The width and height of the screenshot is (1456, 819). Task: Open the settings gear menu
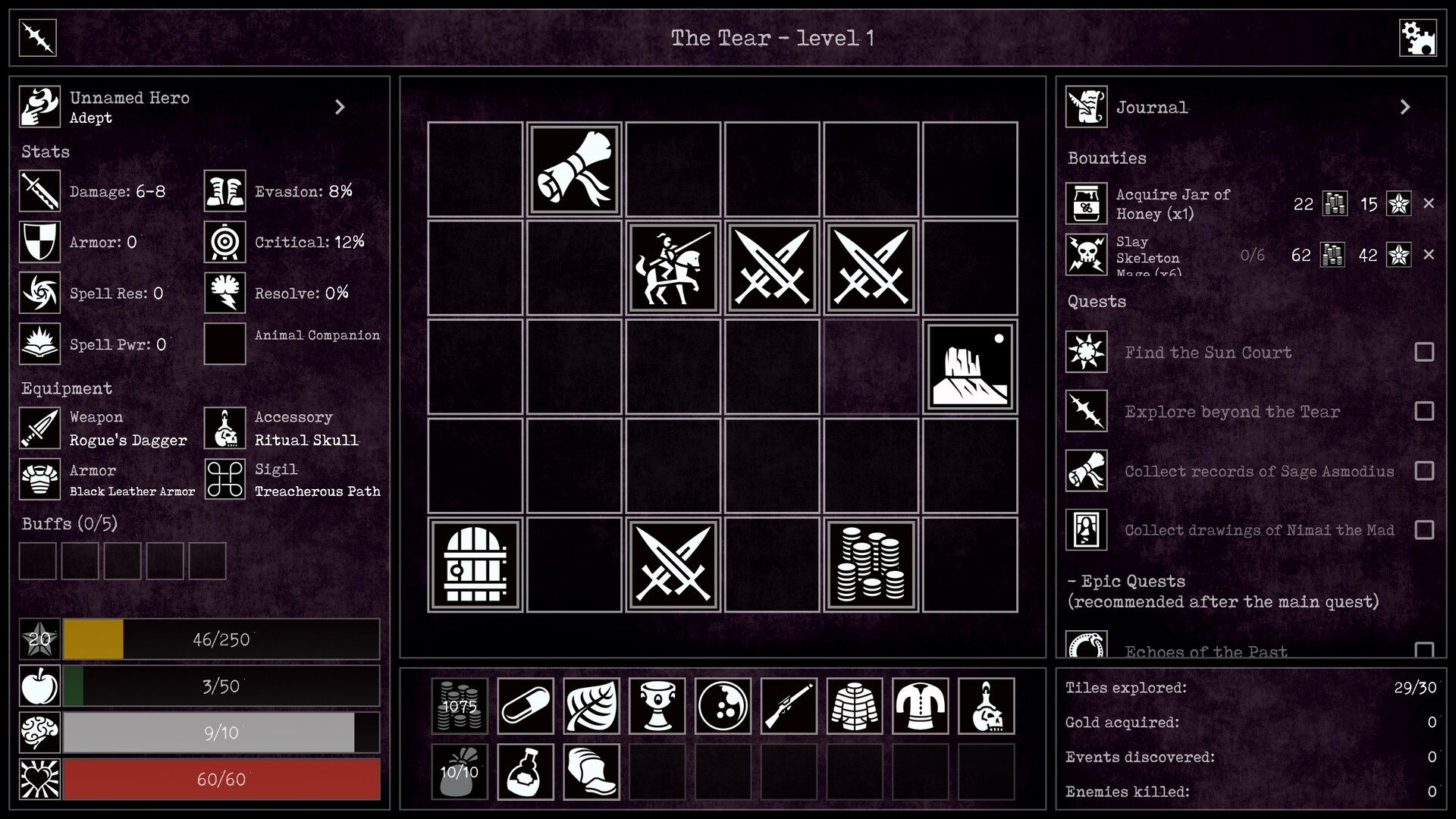point(1419,37)
